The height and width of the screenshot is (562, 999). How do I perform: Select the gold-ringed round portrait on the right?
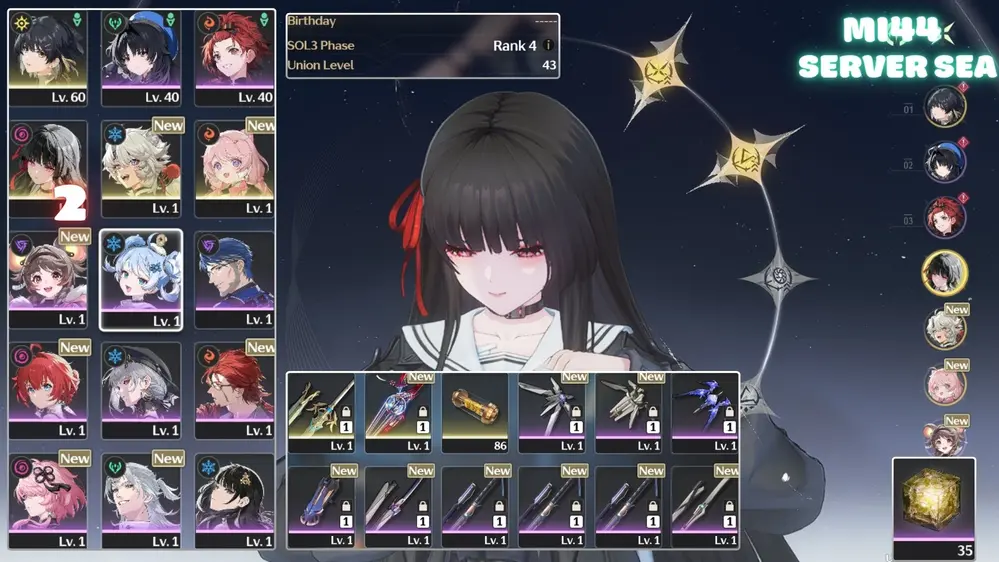coord(944,273)
